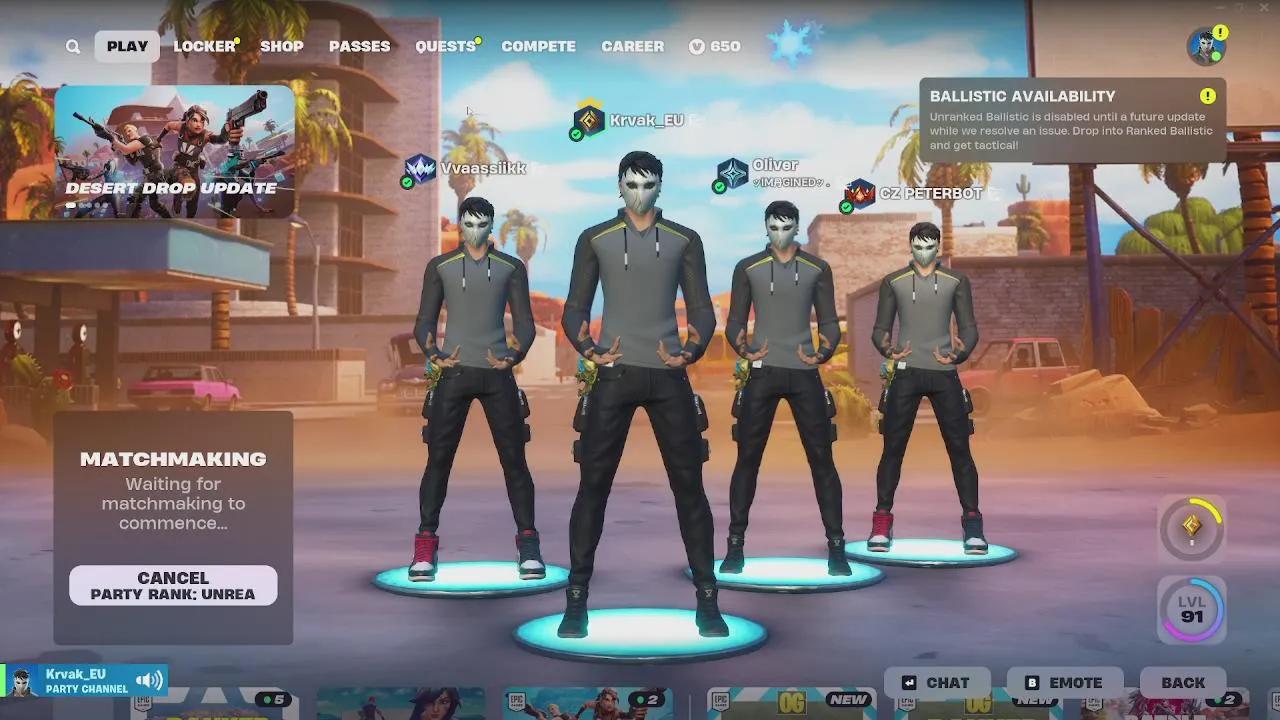
Task: Switch to the LOCKER tab
Action: pos(203,46)
